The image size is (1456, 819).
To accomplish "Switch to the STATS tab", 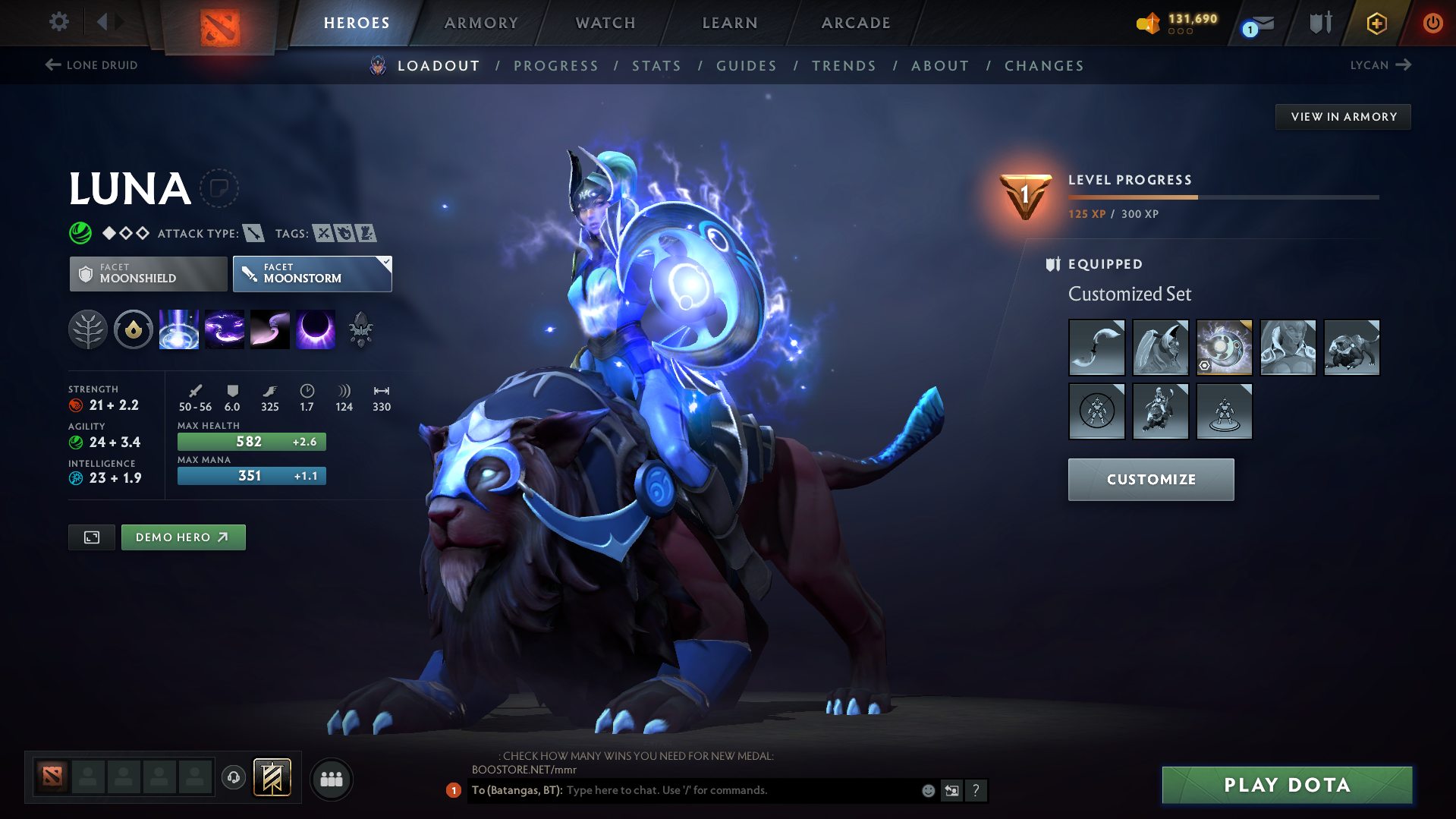I will tap(656, 65).
